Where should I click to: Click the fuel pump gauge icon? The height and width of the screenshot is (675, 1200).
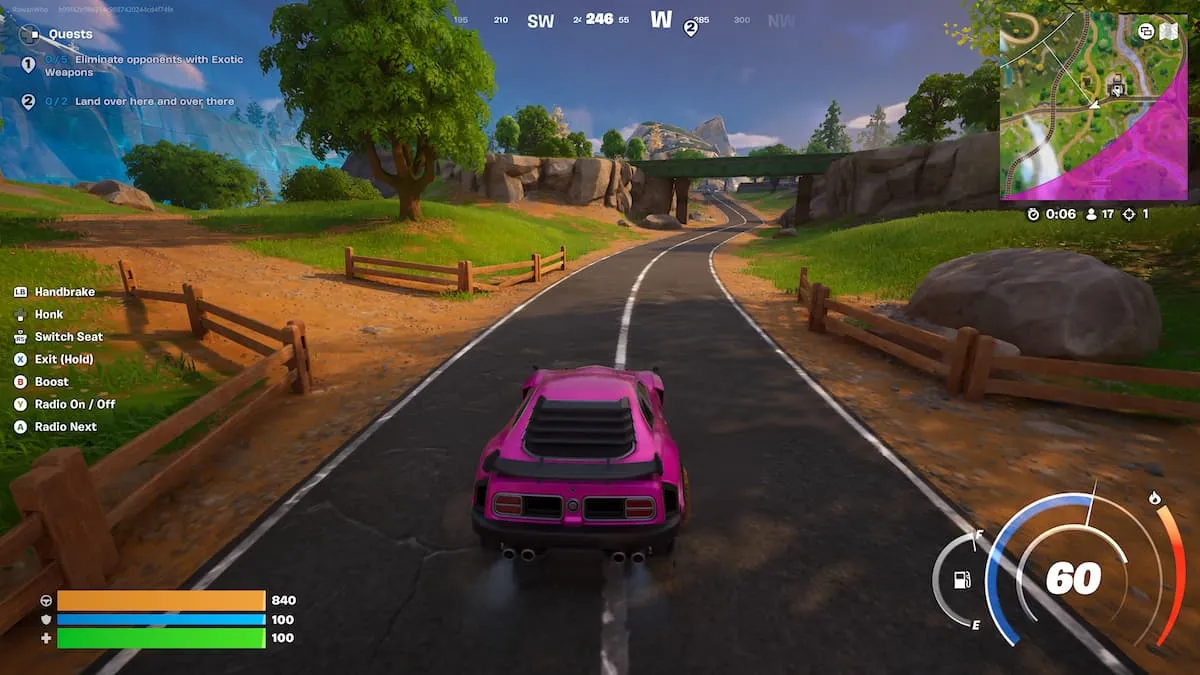pyautogui.click(x=962, y=580)
